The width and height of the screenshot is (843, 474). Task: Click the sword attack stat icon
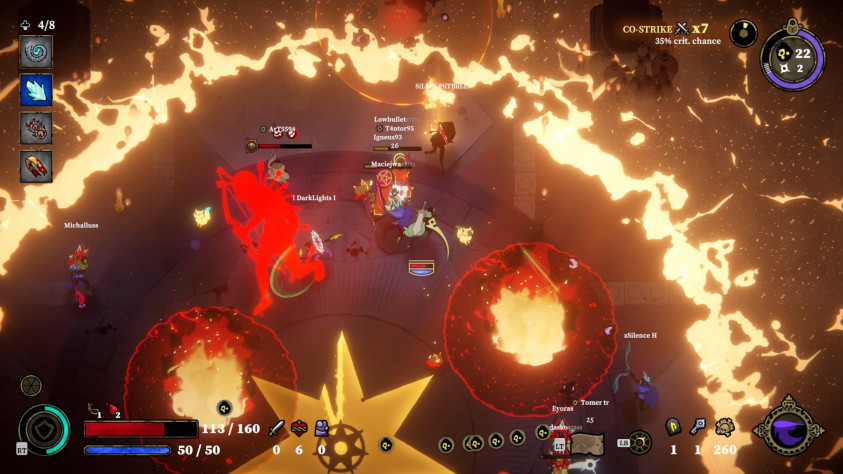click(277, 428)
